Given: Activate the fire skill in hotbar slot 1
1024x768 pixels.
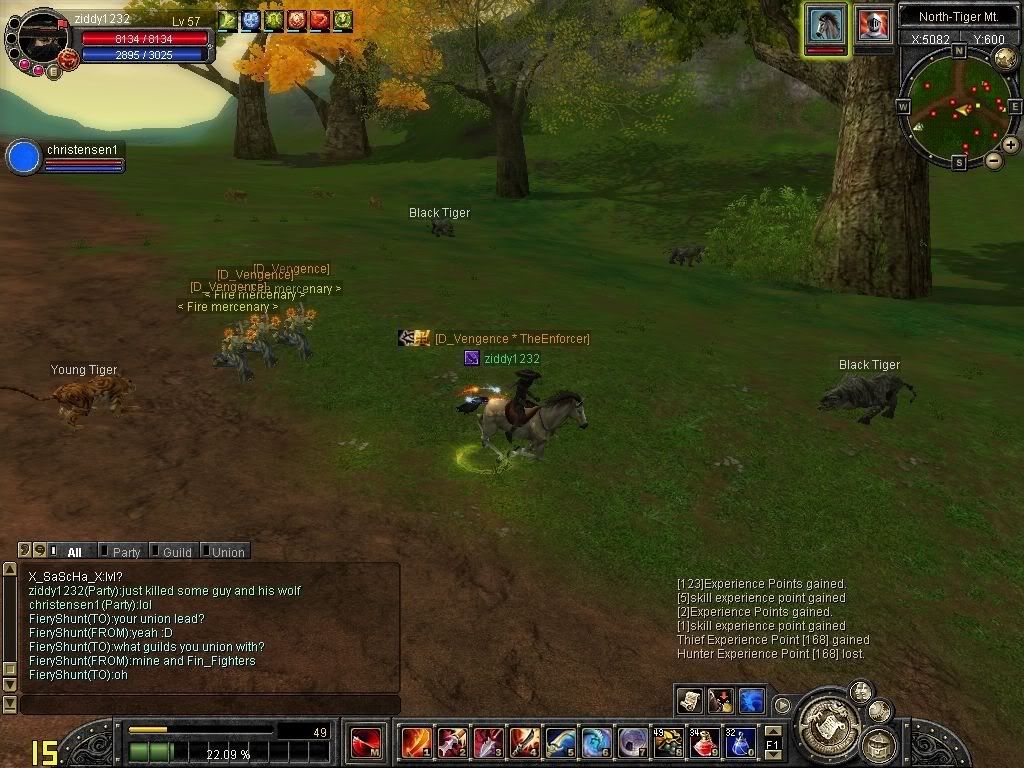Looking at the screenshot, I should click(417, 742).
